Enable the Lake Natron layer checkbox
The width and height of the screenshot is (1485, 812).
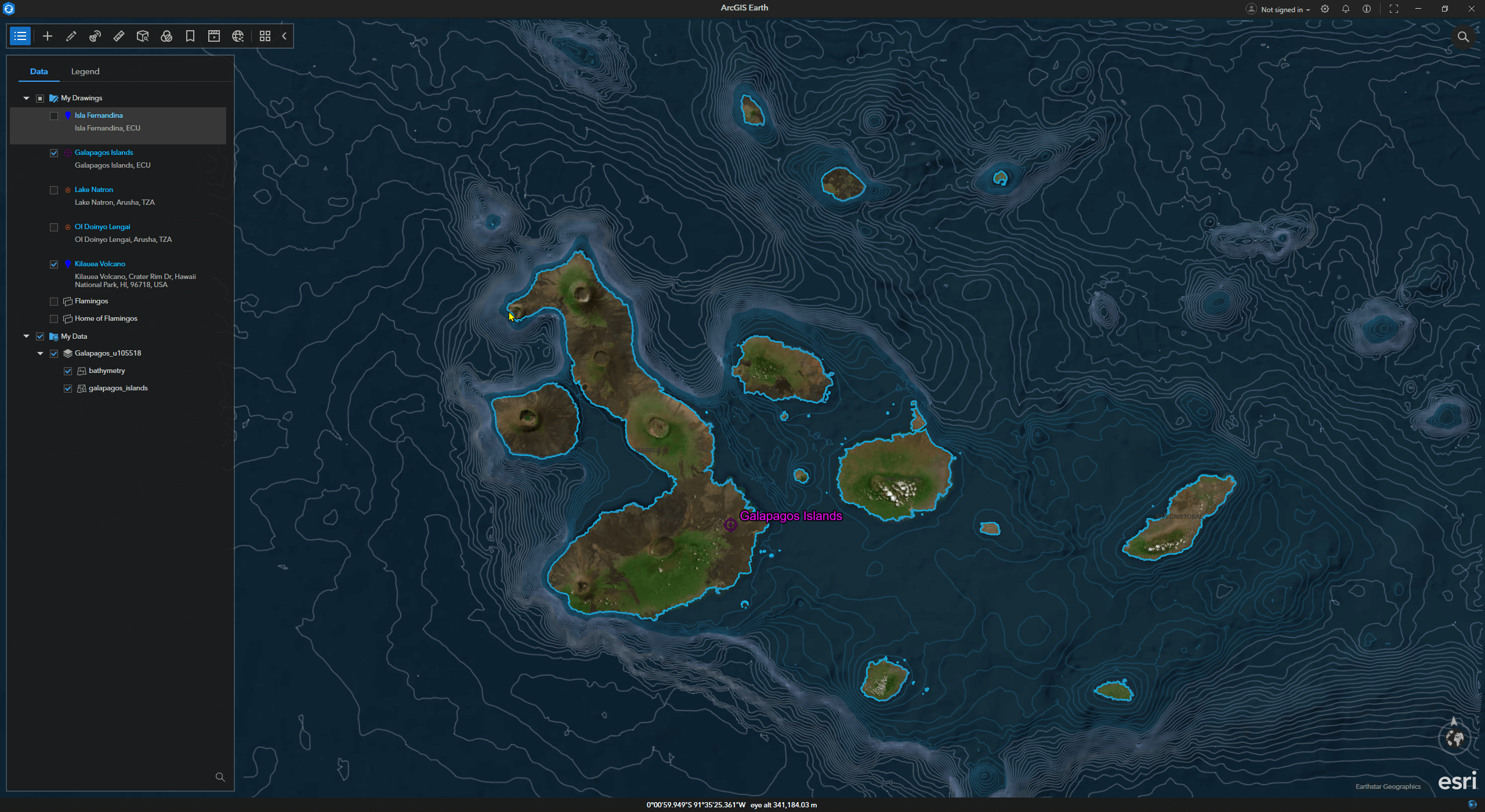tap(54, 190)
